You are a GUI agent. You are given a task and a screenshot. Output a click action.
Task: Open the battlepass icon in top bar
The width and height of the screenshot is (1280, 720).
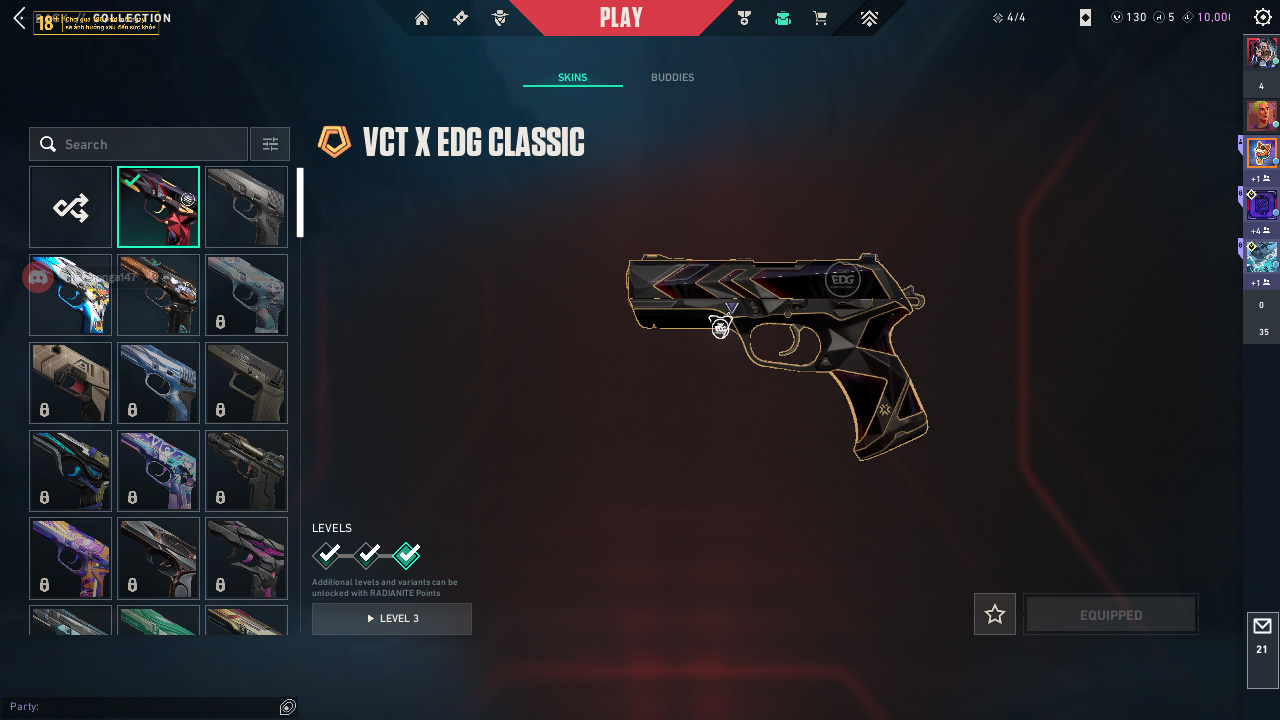pos(460,18)
